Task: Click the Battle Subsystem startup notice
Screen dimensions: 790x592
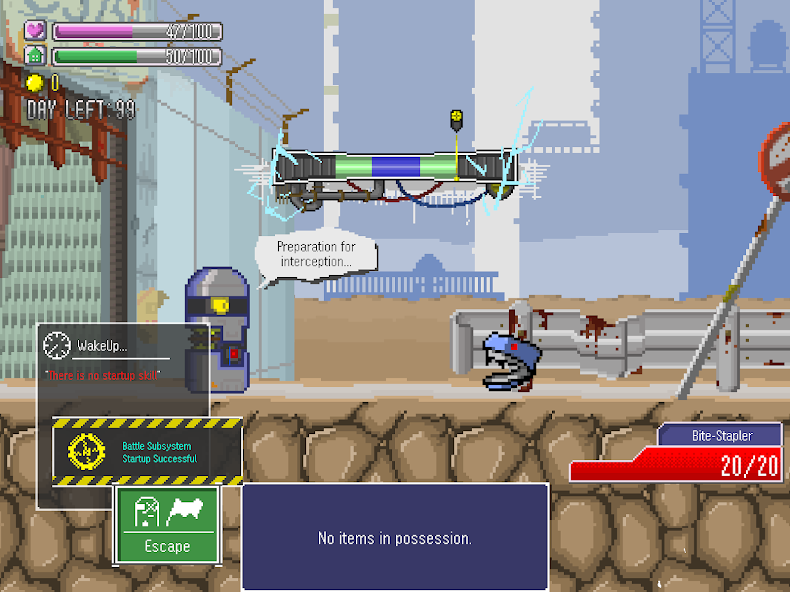Action: tap(147, 452)
